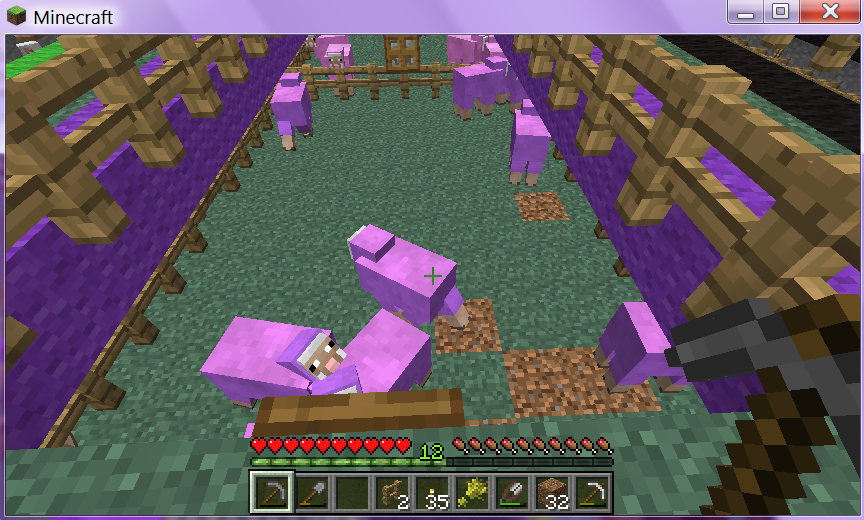Pick the torch stack of 35
Viewport: 864px width, 520px height.
431,492
